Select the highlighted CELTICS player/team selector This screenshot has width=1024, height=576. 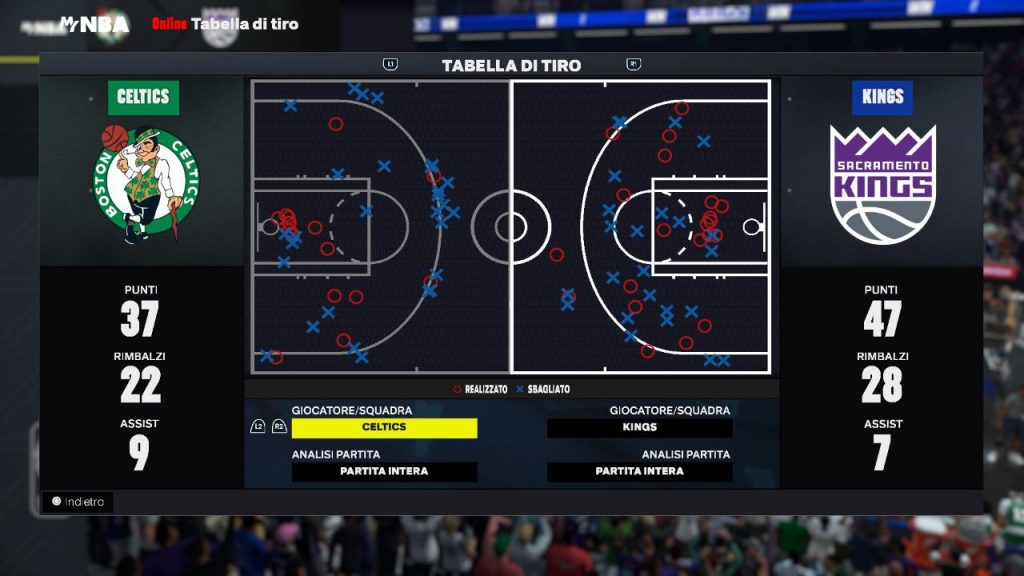tap(384, 428)
